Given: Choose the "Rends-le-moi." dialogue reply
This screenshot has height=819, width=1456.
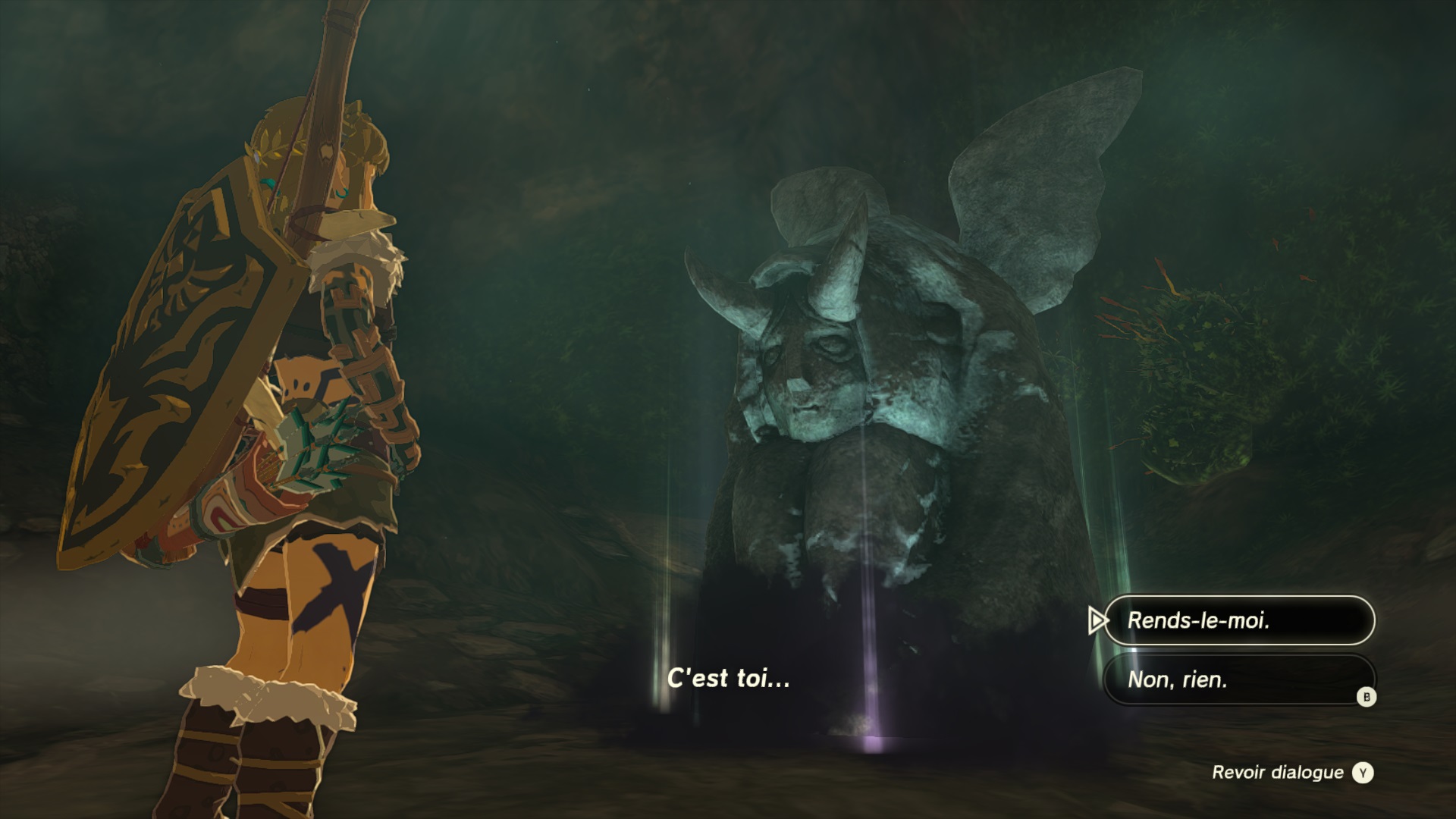Looking at the screenshot, I should [x=1238, y=620].
